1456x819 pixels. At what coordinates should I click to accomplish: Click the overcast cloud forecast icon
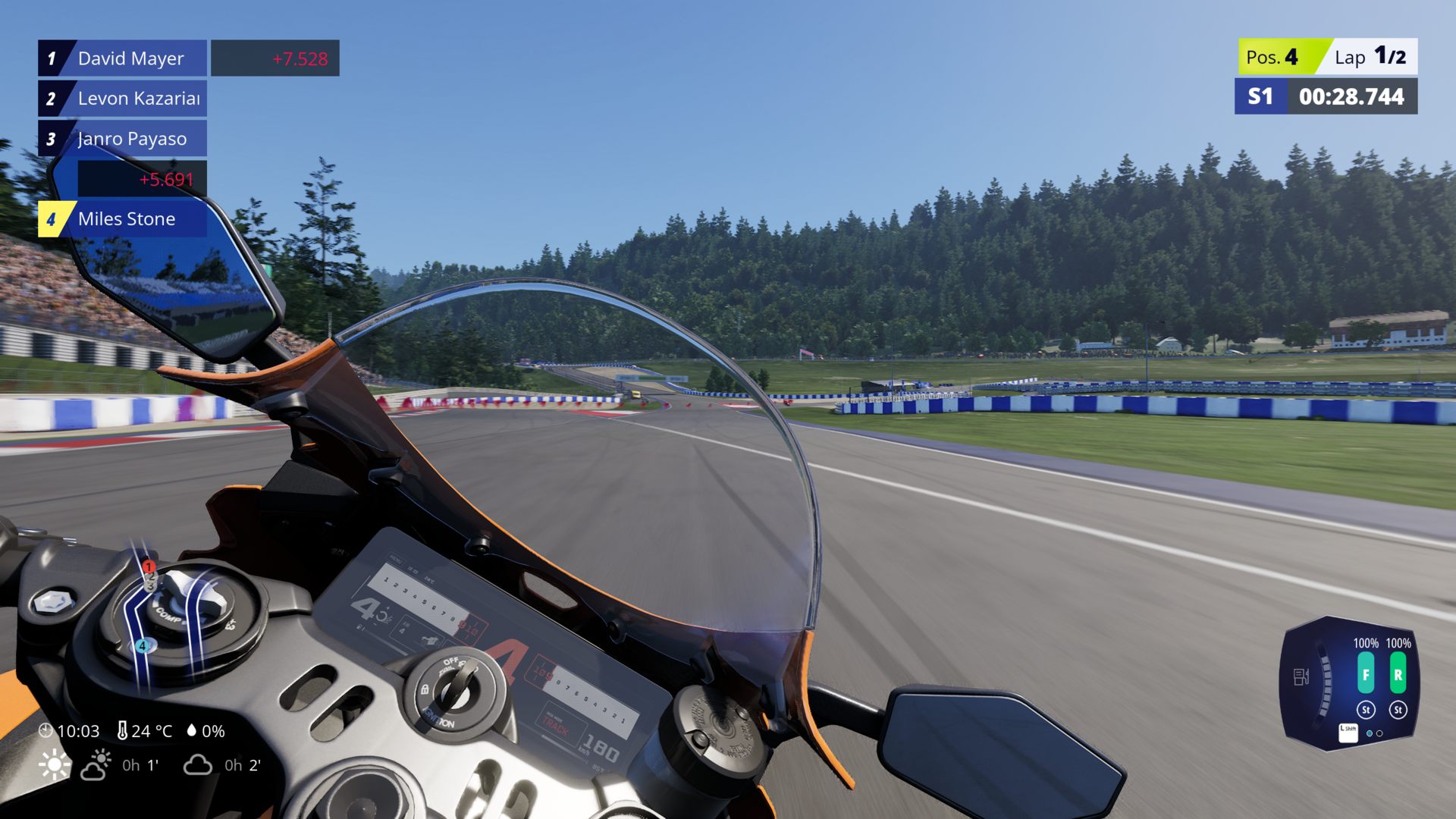click(x=197, y=765)
